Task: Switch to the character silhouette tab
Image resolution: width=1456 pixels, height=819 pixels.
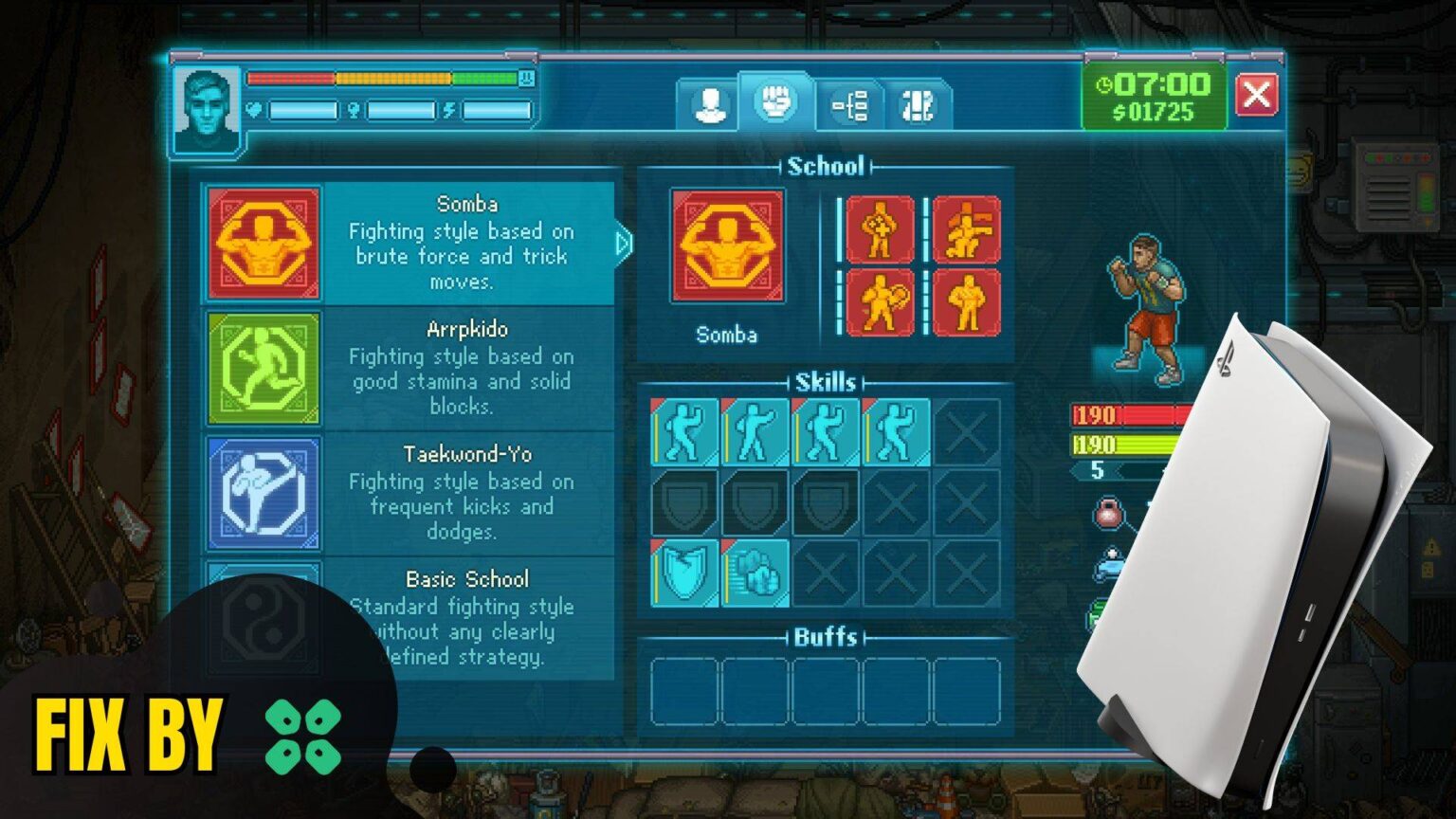Action: pyautogui.click(x=709, y=104)
